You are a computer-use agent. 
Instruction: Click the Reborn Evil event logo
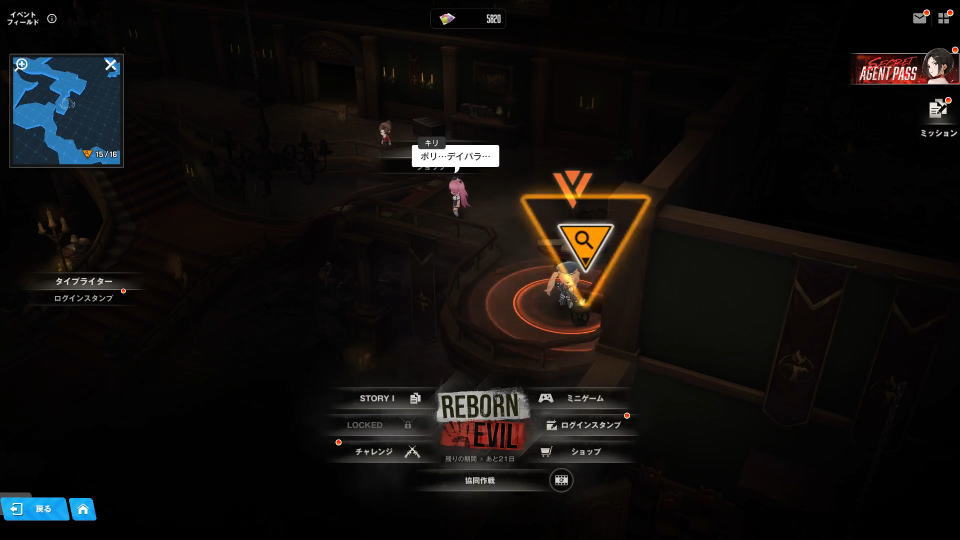point(480,420)
